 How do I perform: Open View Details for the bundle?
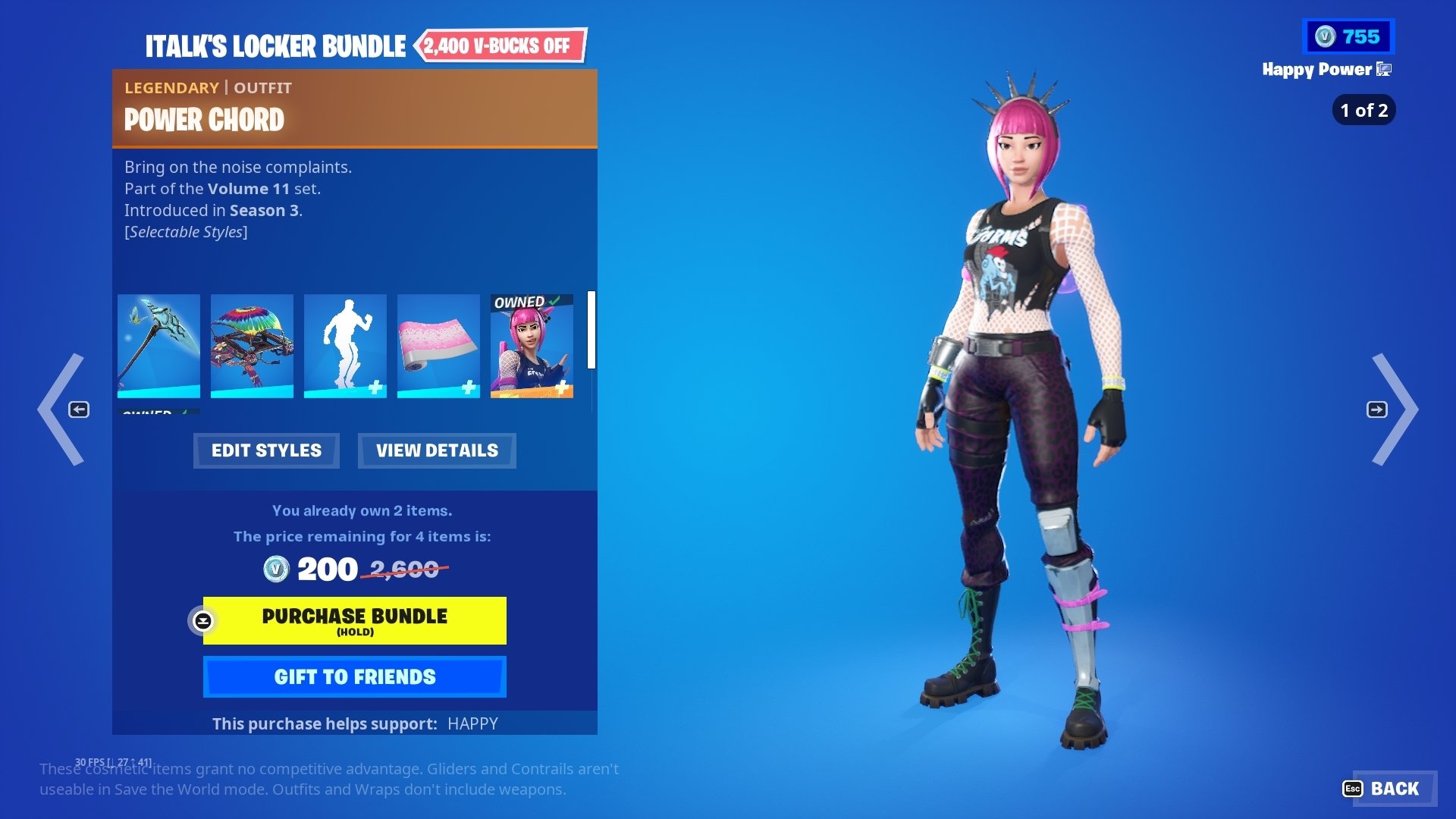pos(436,450)
